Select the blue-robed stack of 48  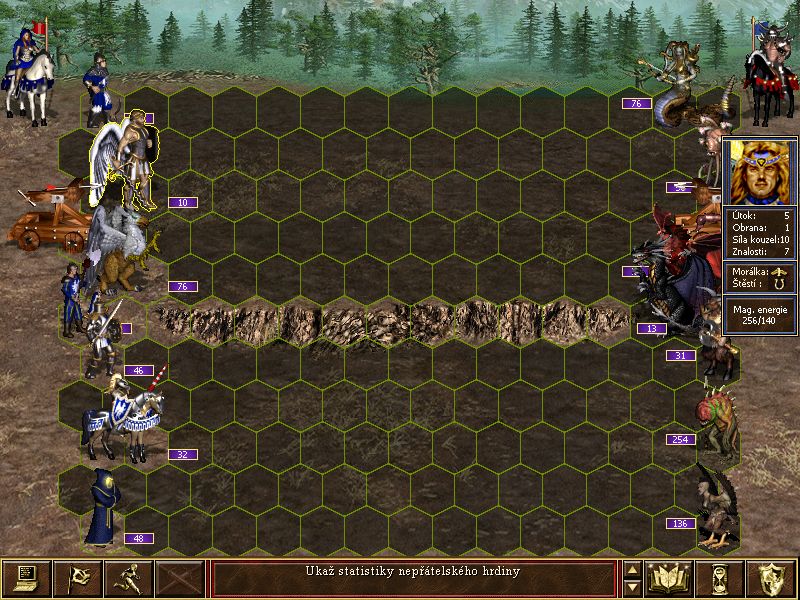102,508
